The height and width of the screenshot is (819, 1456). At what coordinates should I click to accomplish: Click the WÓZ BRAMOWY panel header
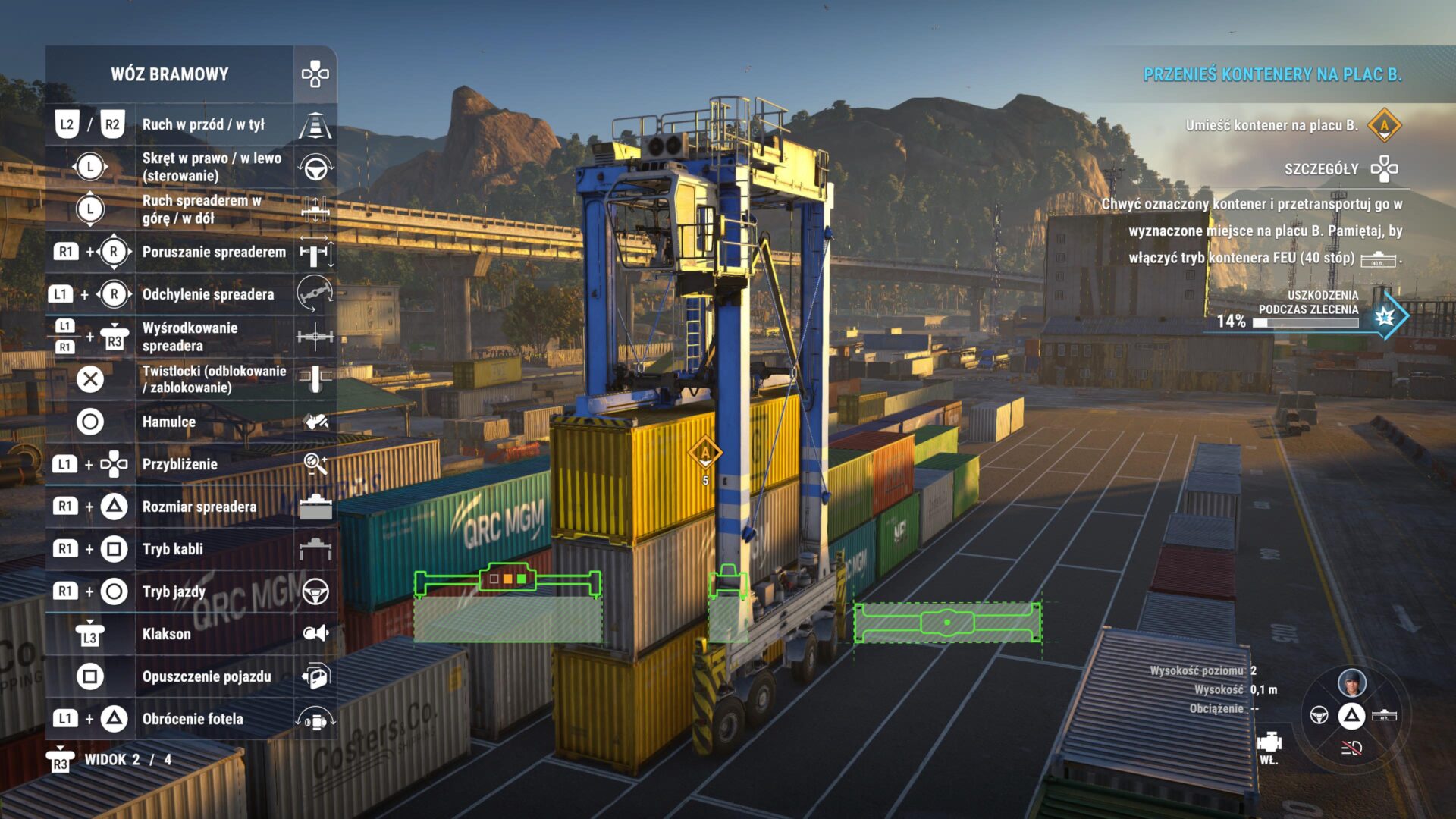click(170, 74)
